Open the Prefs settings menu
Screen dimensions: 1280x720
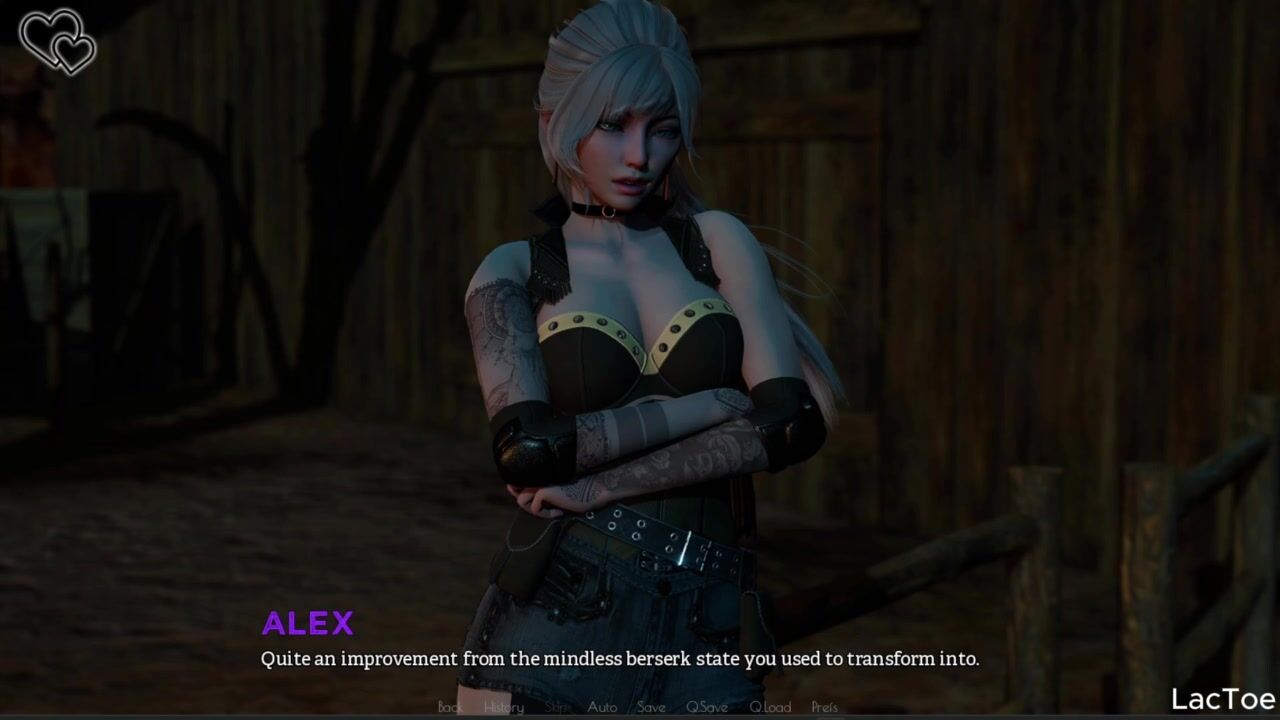click(x=825, y=707)
